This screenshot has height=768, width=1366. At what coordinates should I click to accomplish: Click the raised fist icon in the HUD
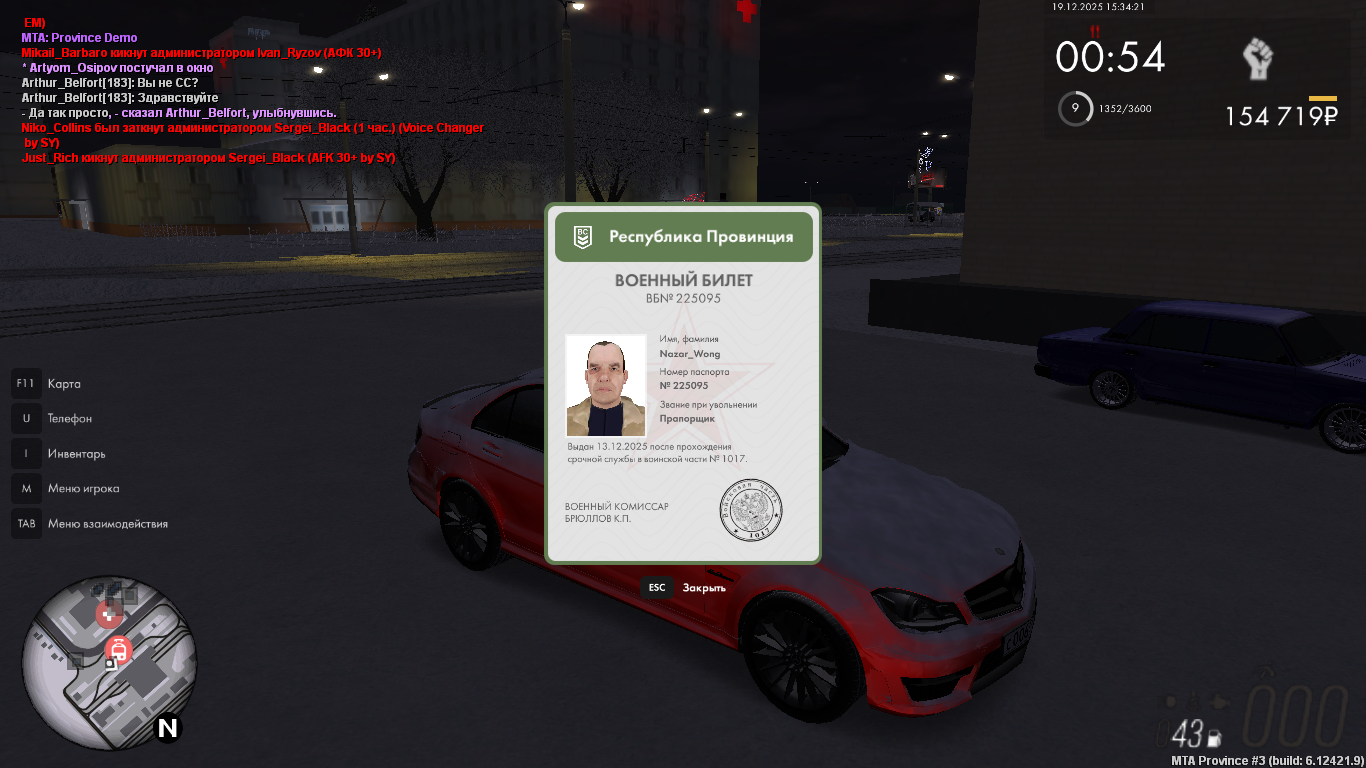point(1260,60)
